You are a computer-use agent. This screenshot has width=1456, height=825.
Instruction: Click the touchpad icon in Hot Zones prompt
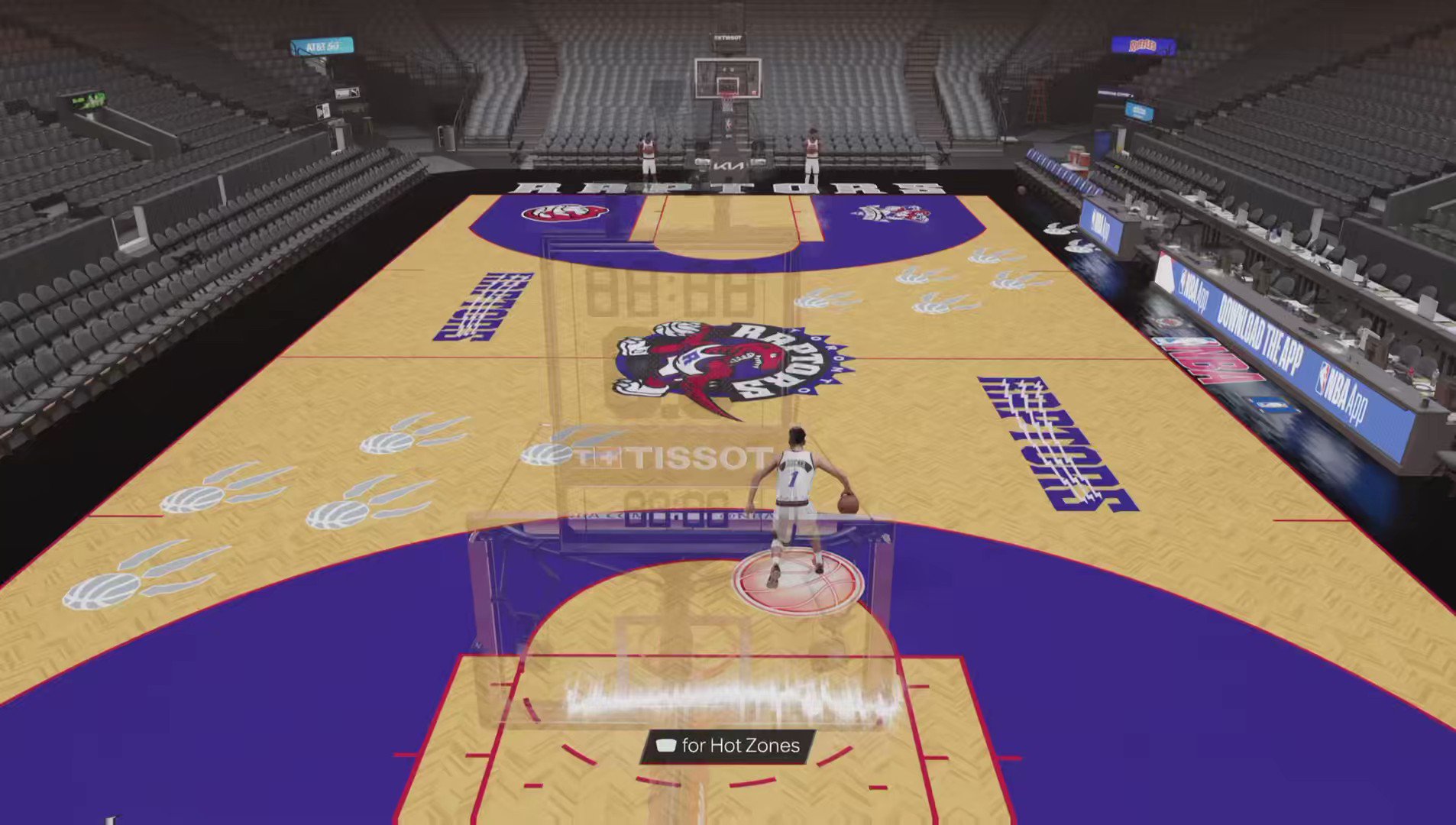click(665, 746)
